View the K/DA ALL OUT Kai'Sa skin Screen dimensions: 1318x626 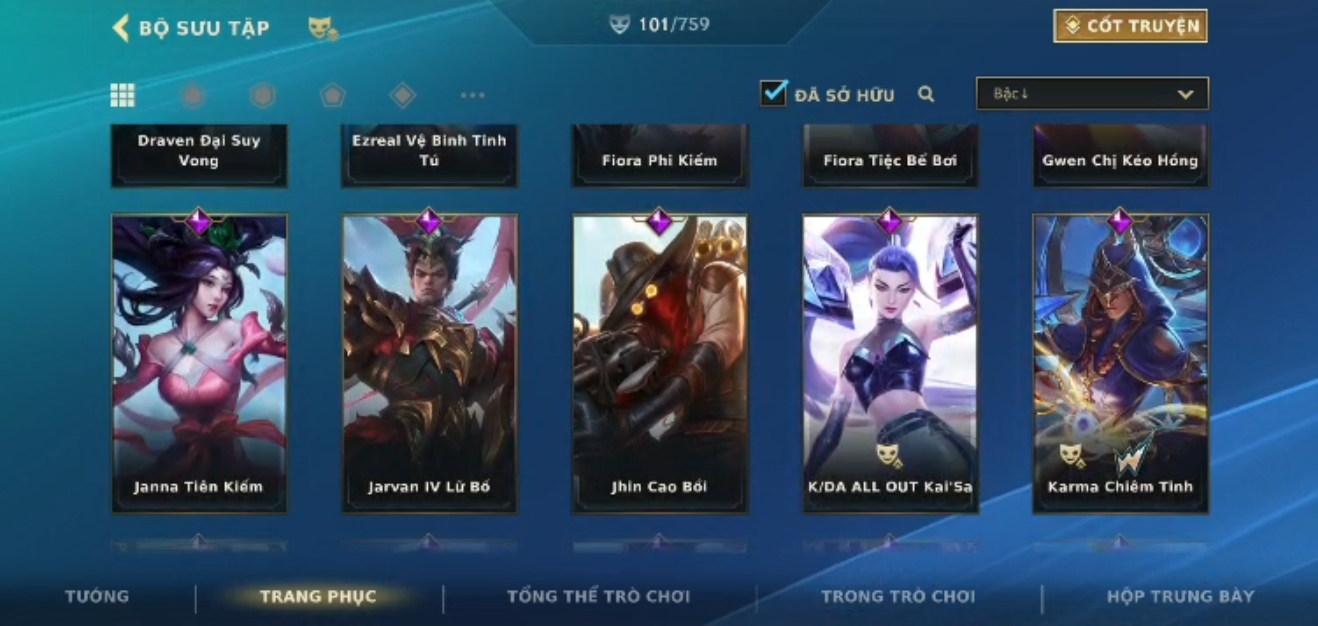[890, 364]
